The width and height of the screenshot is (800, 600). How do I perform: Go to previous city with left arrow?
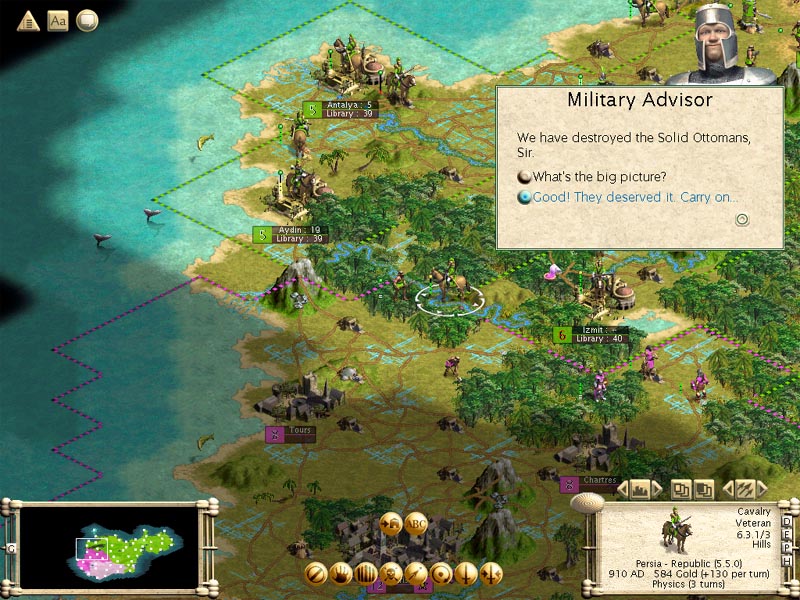[x=621, y=489]
